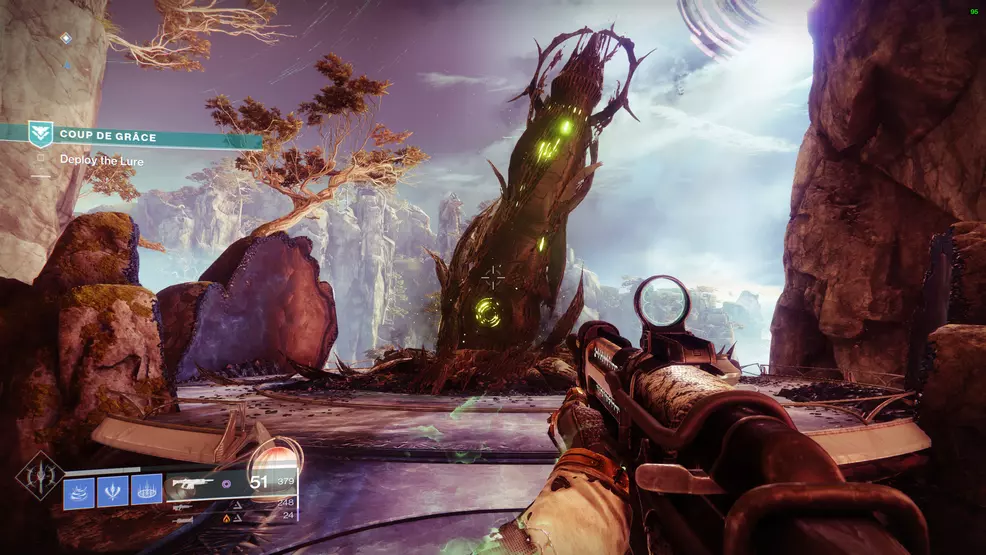Screen dimensions: 986x555
Task: Tick the Deploy the Lure objective checkbox
Action: [41, 158]
